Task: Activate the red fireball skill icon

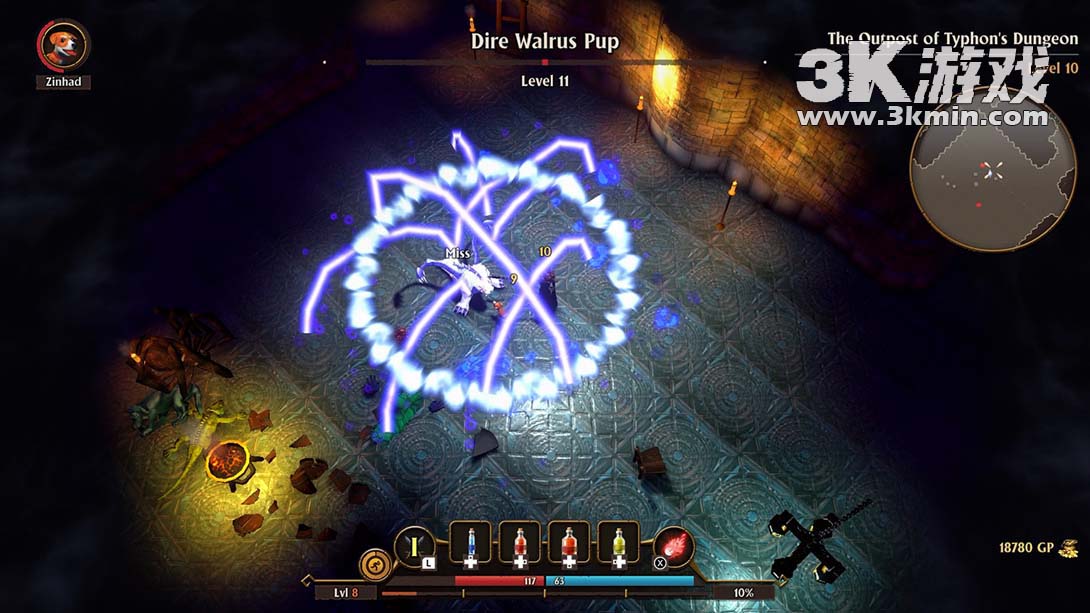Action: [x=675, y=547]
